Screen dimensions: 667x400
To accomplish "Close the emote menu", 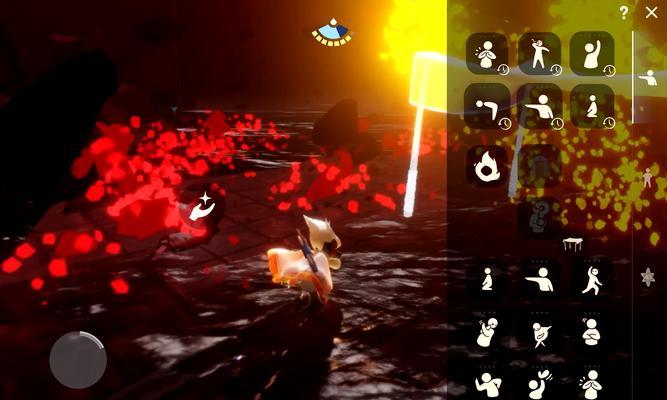I will 651,12.
